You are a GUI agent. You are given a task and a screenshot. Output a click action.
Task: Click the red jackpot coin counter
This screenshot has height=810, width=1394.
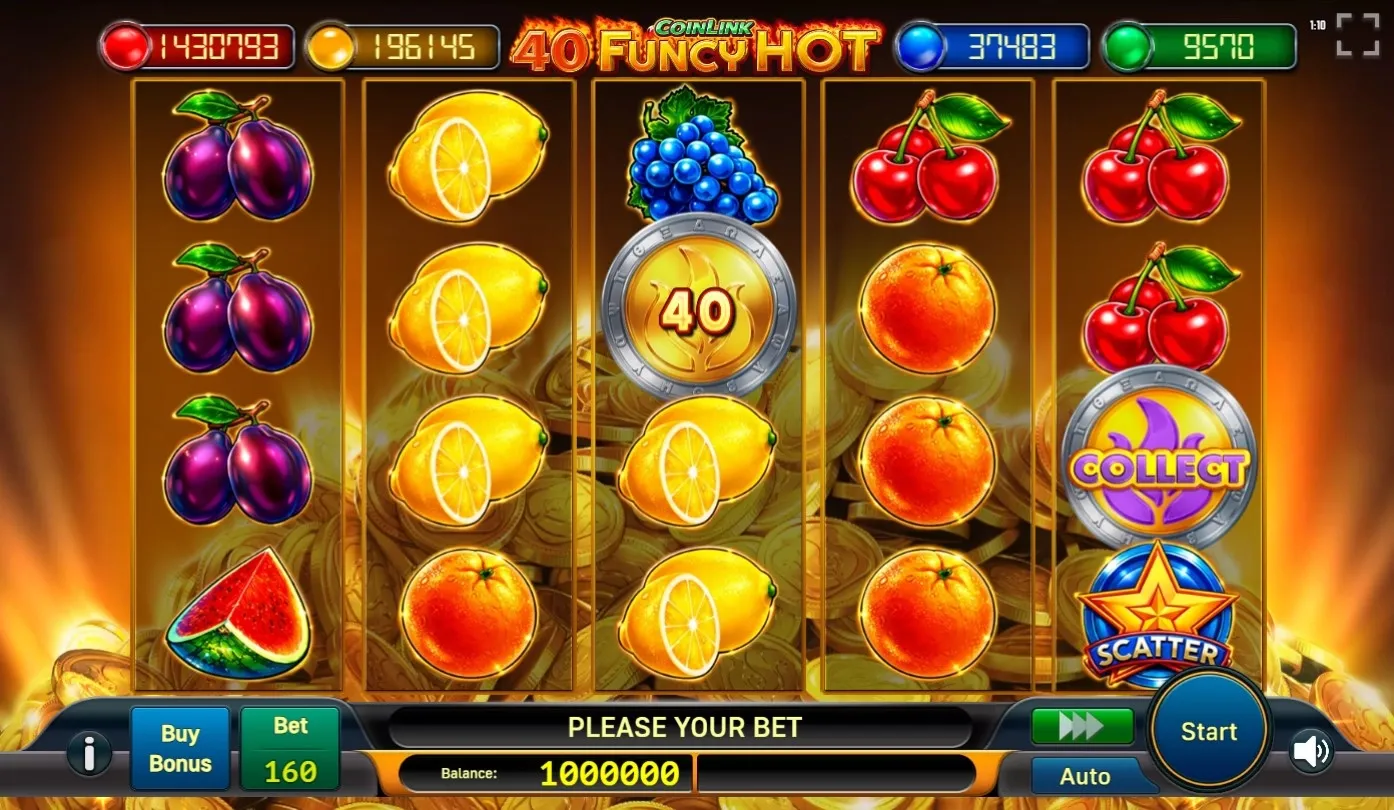tap(197, 43)
